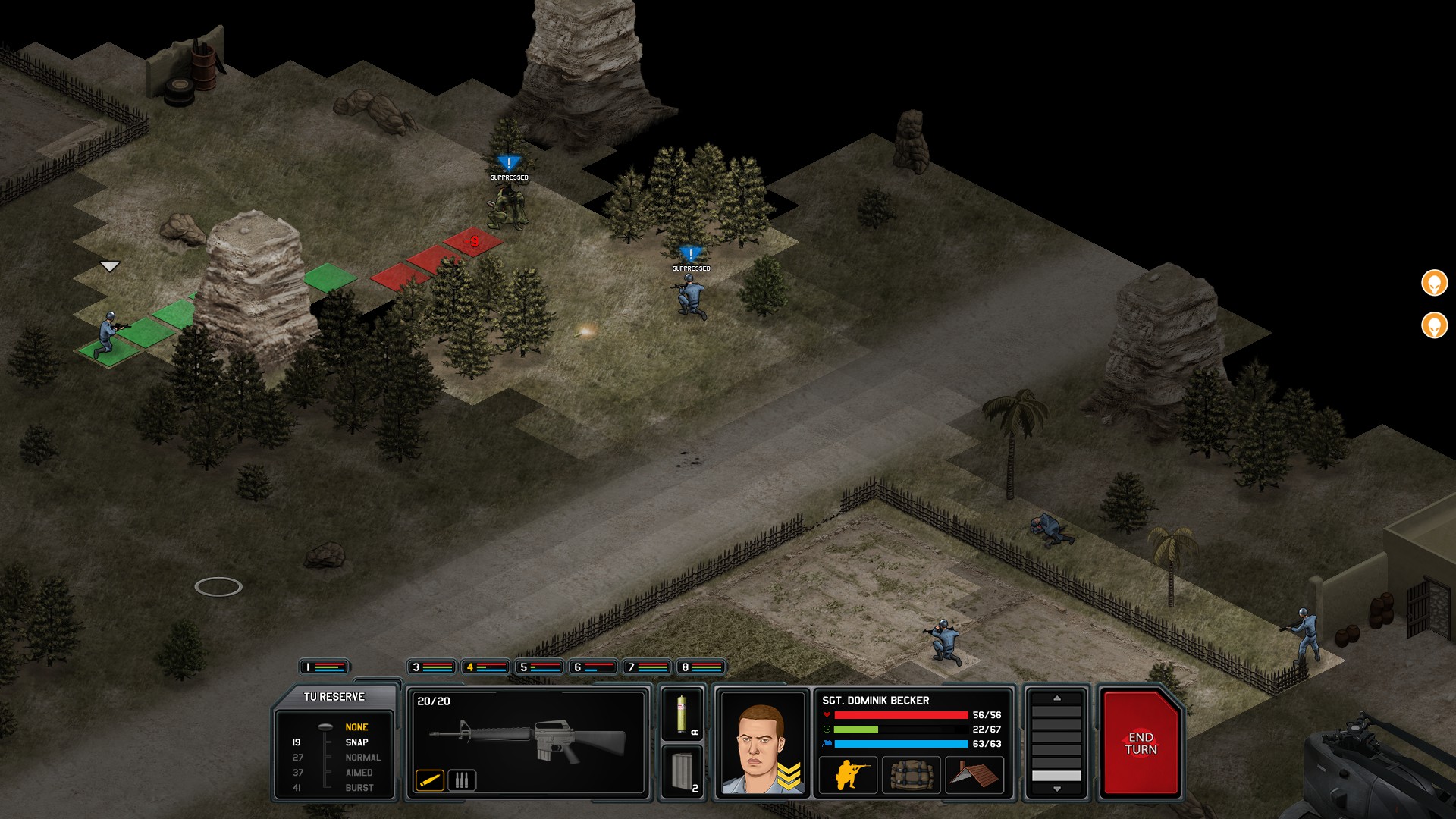Select the single shot bullet icon
Viewport: 1456px width, 819px height.
pos(430,779)
